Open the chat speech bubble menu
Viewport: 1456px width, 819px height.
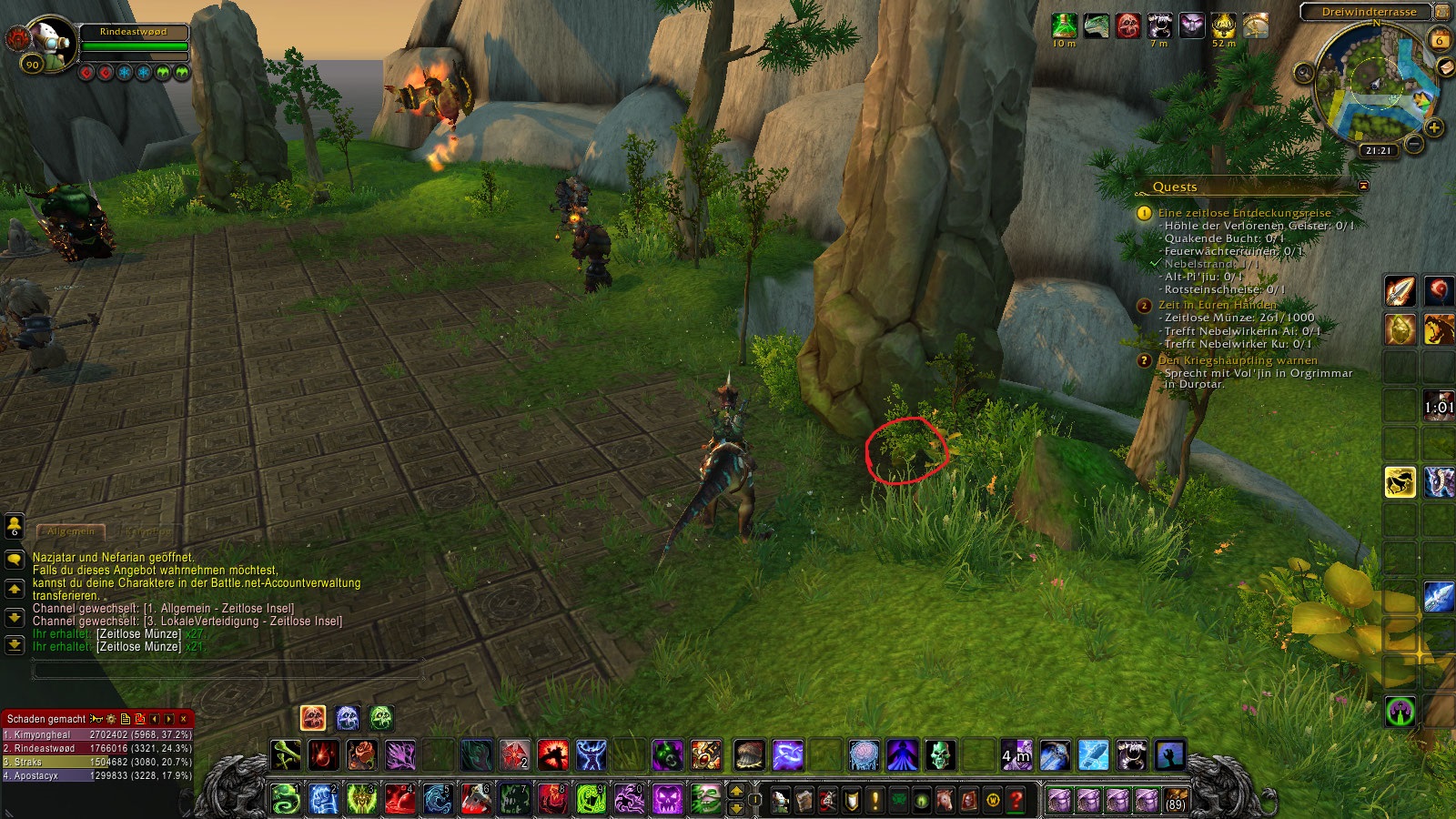tap(14, 558)
